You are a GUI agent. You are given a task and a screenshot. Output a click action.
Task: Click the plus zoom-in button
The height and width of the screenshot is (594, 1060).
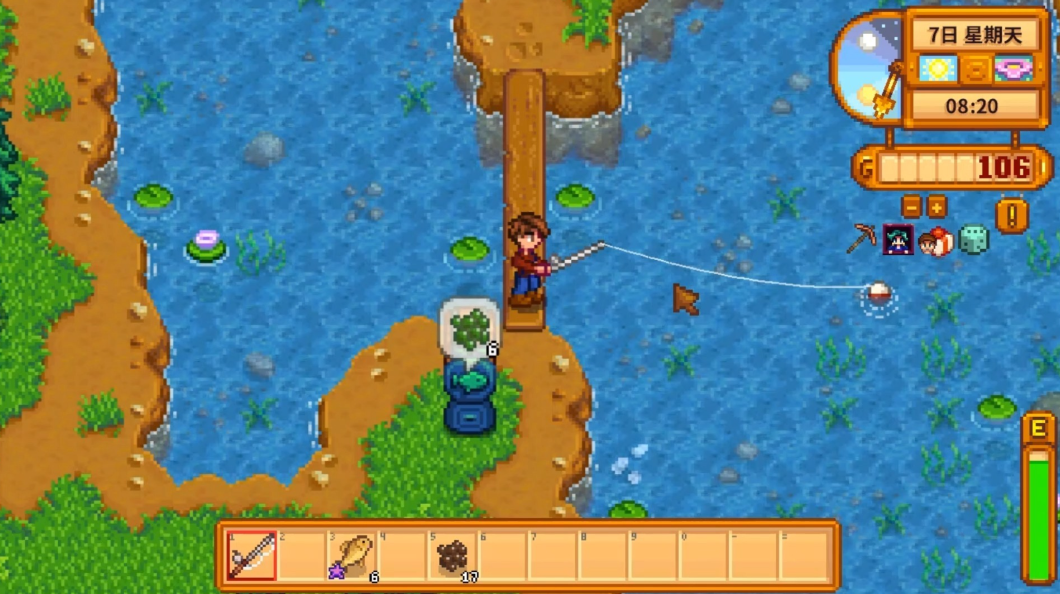[x=937, y=207]
